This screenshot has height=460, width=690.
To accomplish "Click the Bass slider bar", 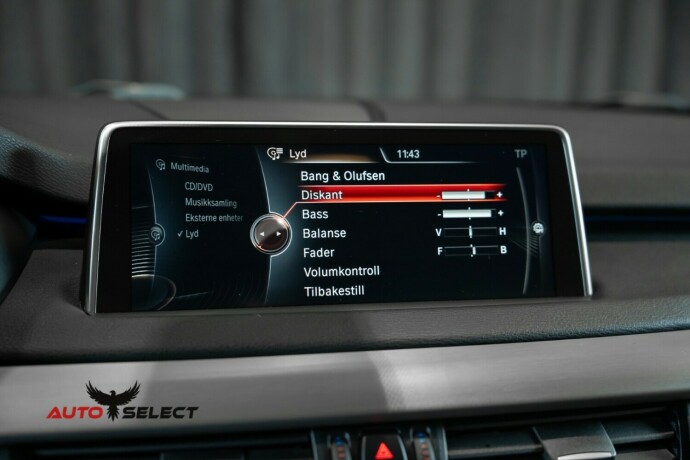I will 469,213.
